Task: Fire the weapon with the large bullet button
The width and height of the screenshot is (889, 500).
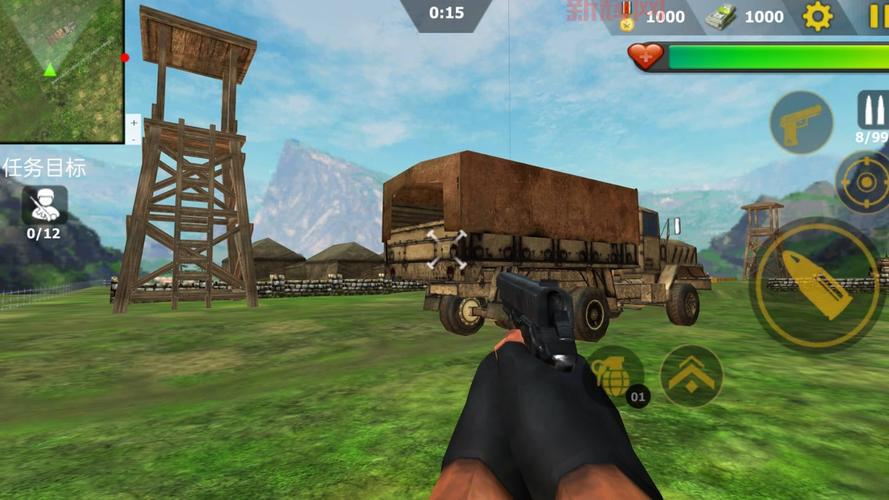Action: pyautogui.click(x=817, y=283)
